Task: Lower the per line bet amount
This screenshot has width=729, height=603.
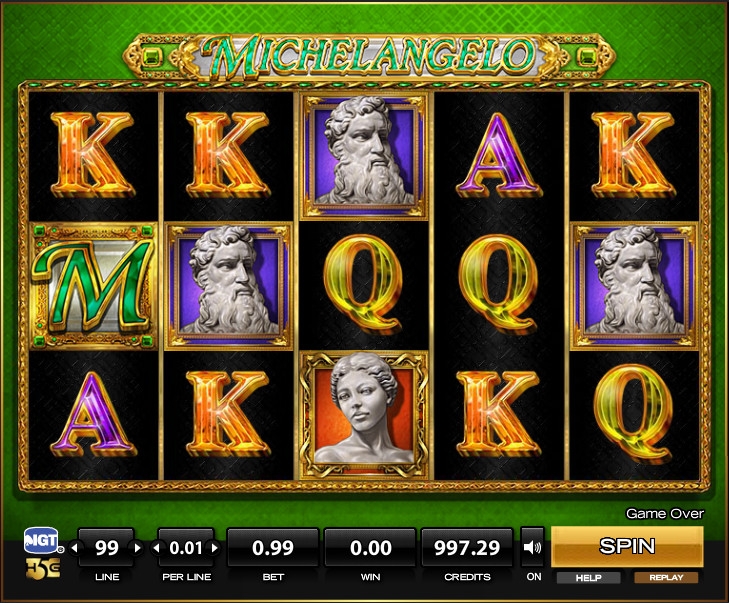Action: (x=155, y=548)
